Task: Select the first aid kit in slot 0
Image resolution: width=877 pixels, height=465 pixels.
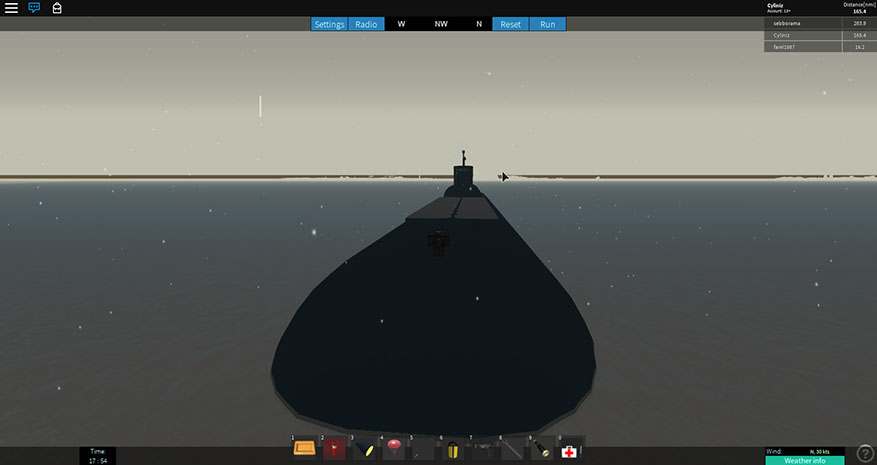Action: tap(570, 449)
